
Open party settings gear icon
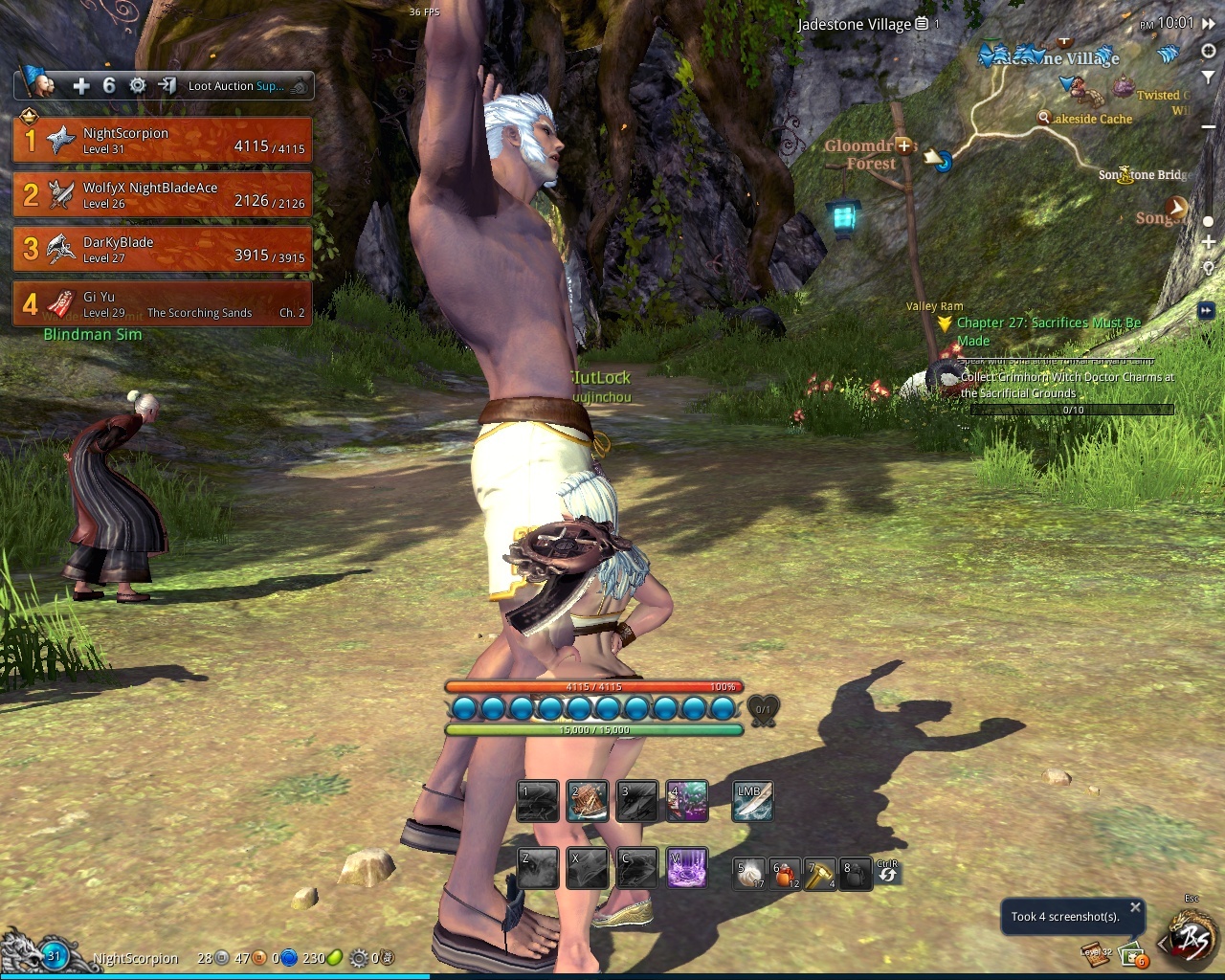coord(138,86)
